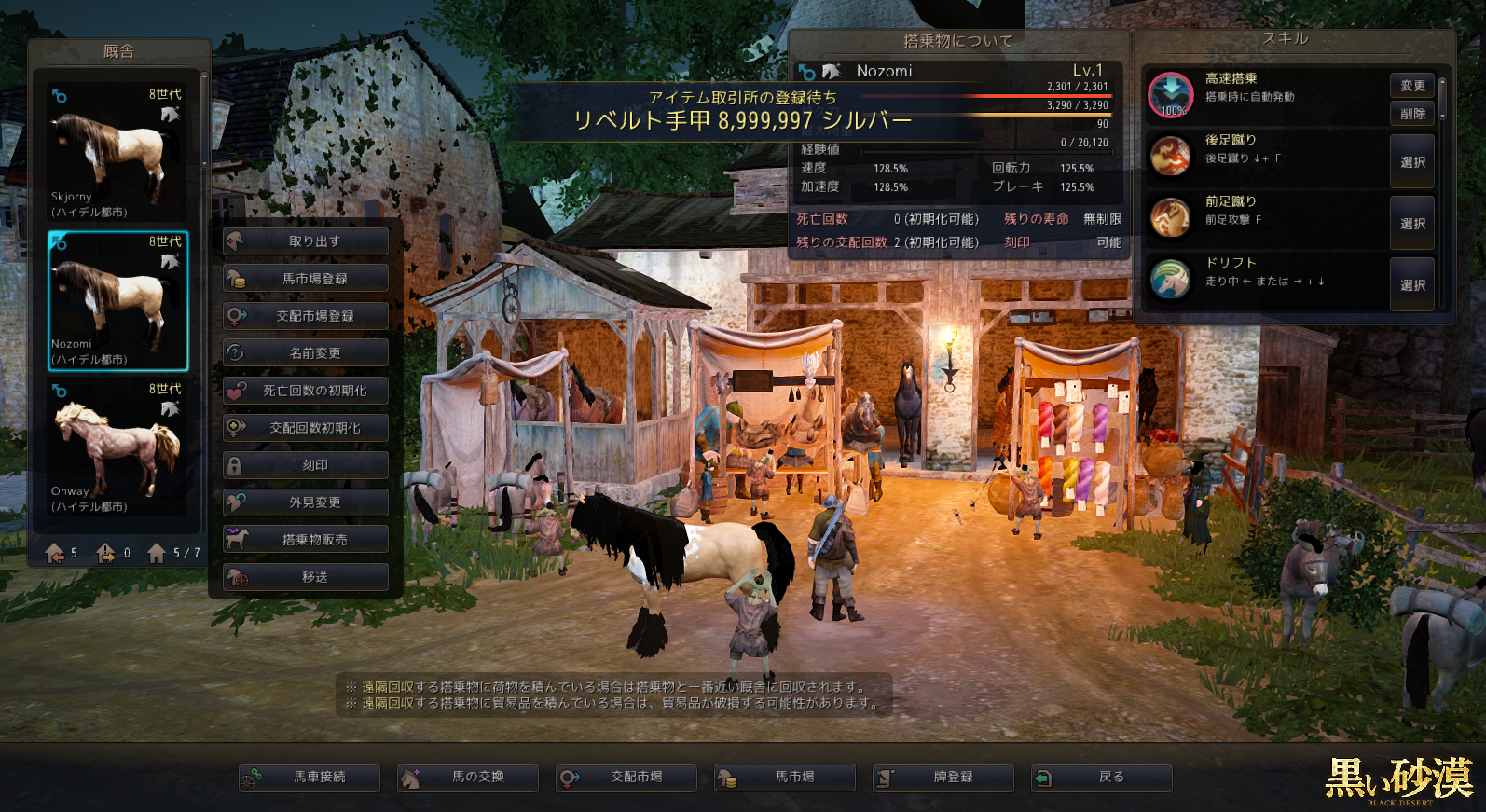Open 外見変更 appearance change
Viewport: 1486px width, 812px height.
(306, 502)
